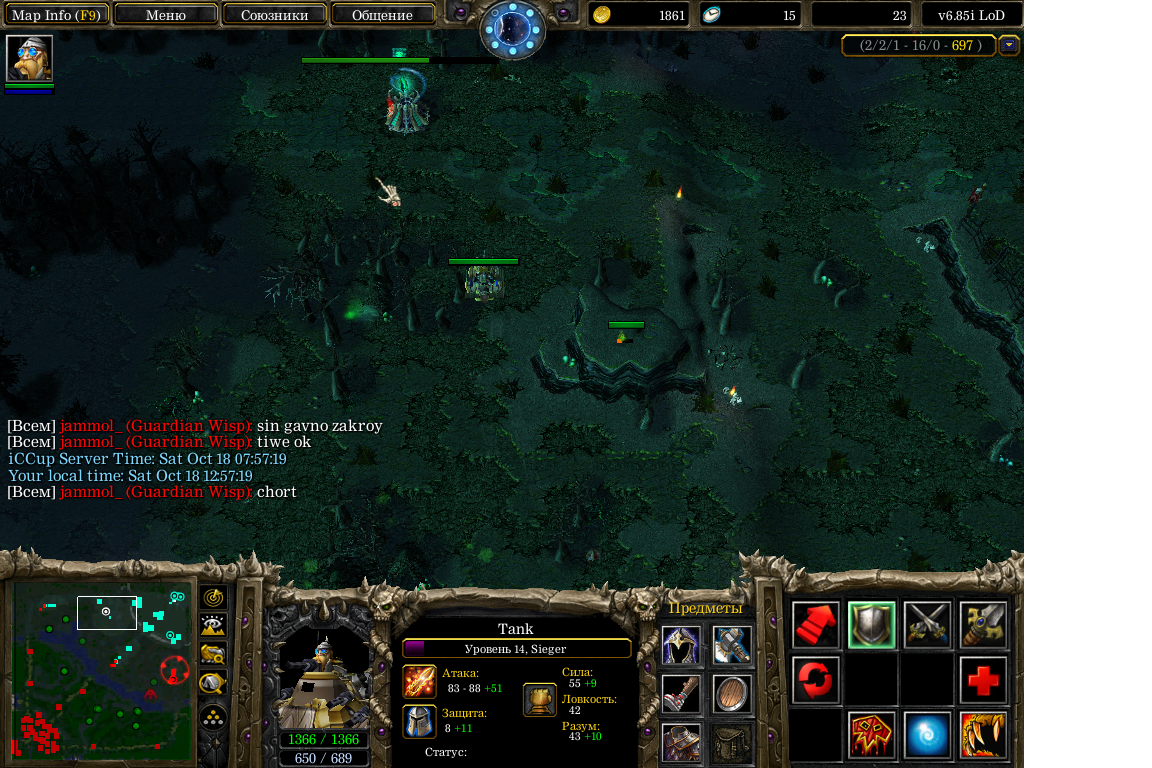Toggle minimap terrain display eye button
The image size is (1152, 768).
coord(213,627)
